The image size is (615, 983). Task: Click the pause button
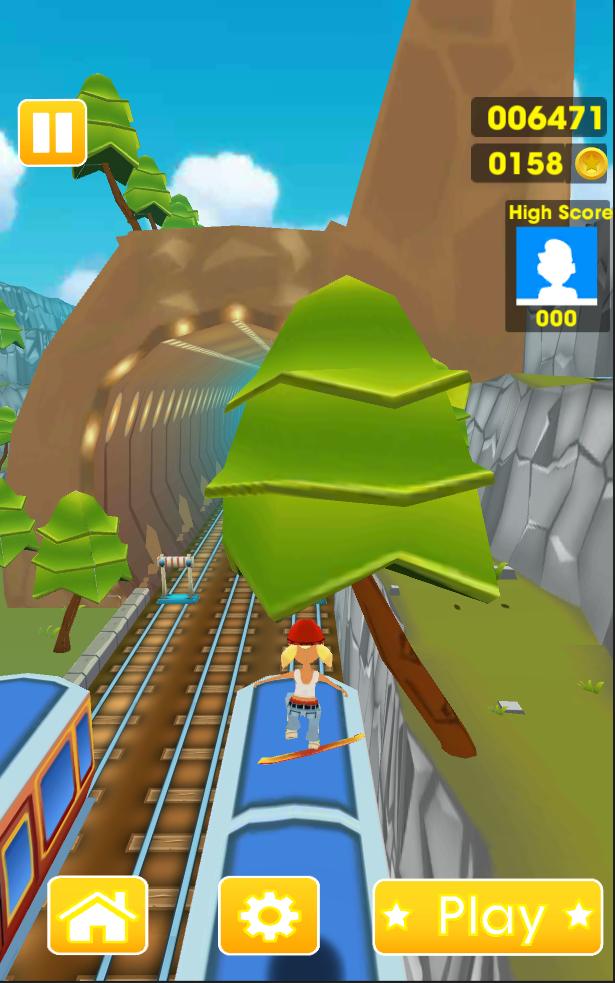(52, 132)
